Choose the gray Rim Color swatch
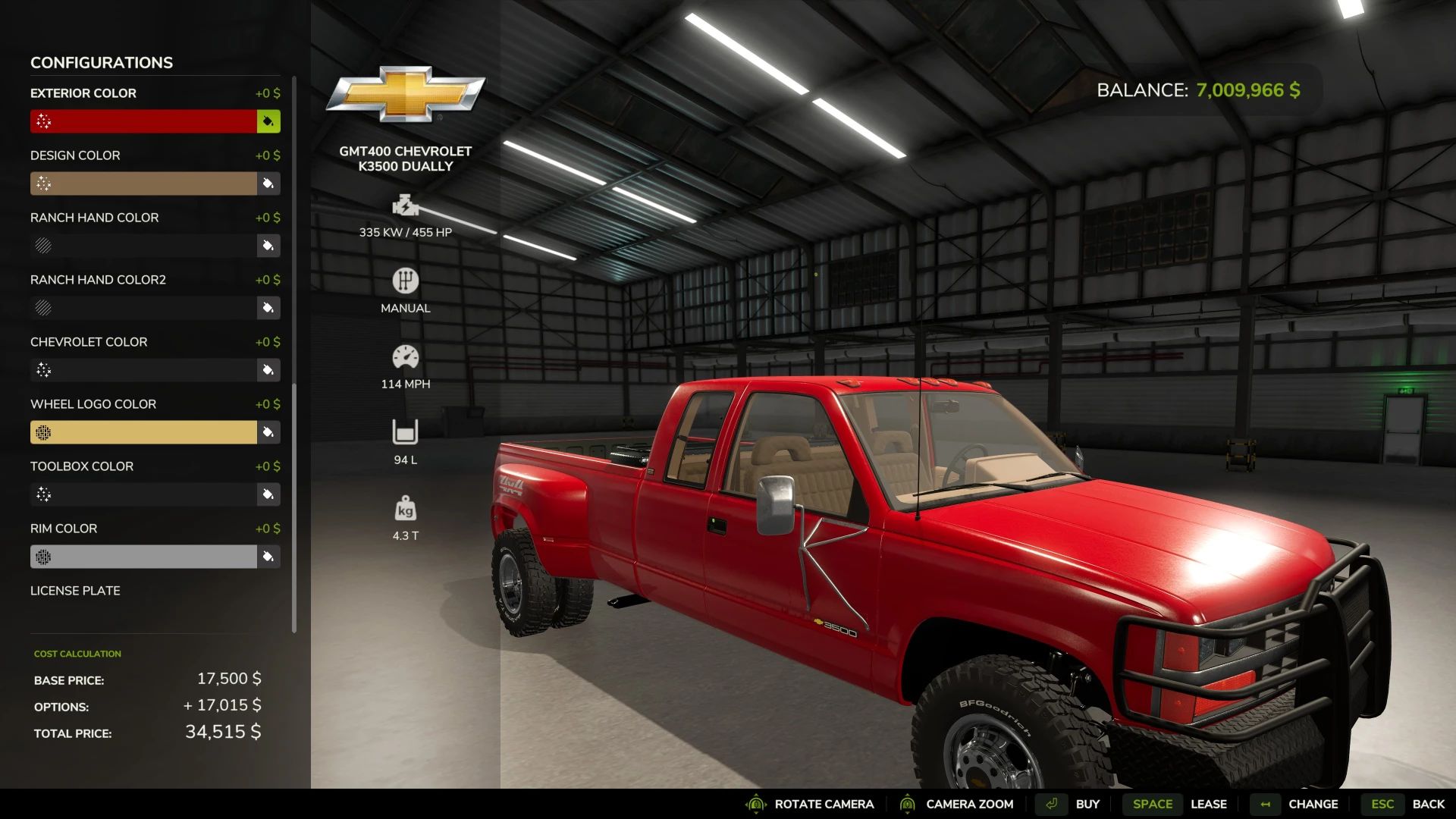Image resolution: width=1456 pixels, height=819 pixels. pos(143,557)
